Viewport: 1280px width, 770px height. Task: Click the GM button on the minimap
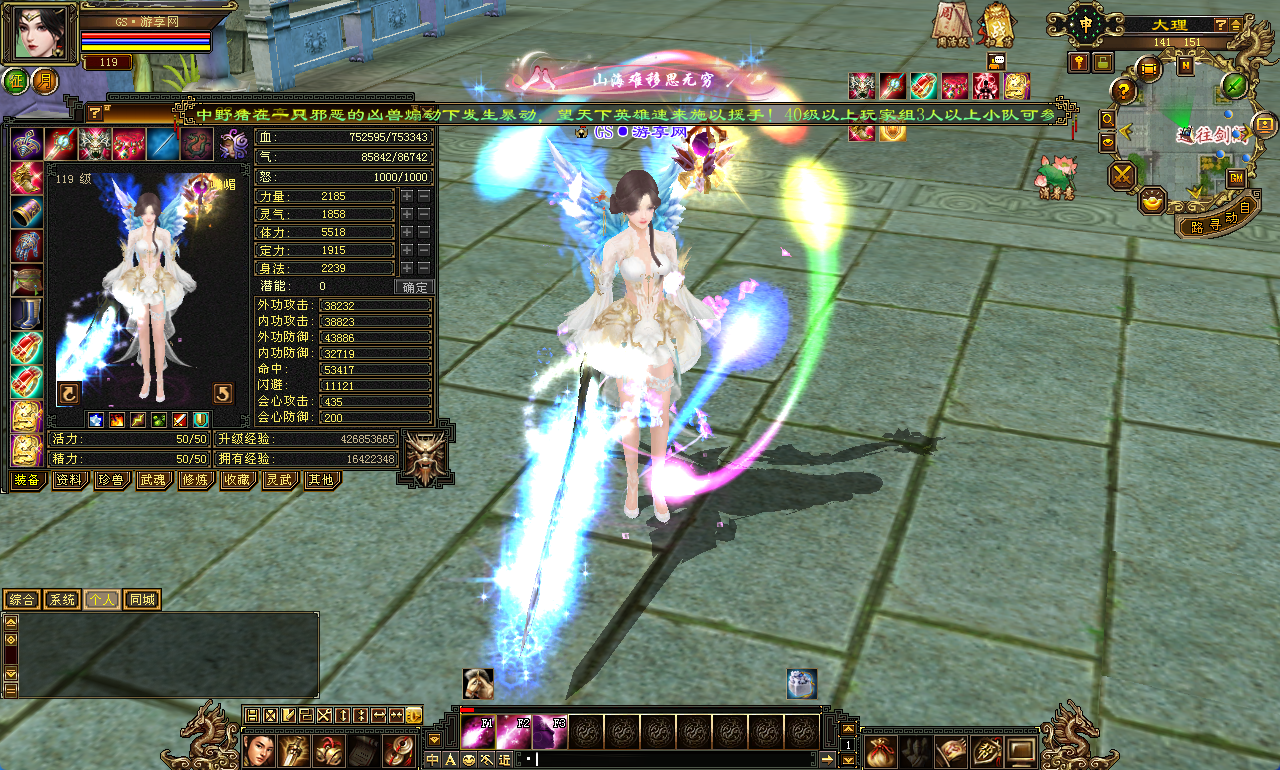(x=1236, y=178)
